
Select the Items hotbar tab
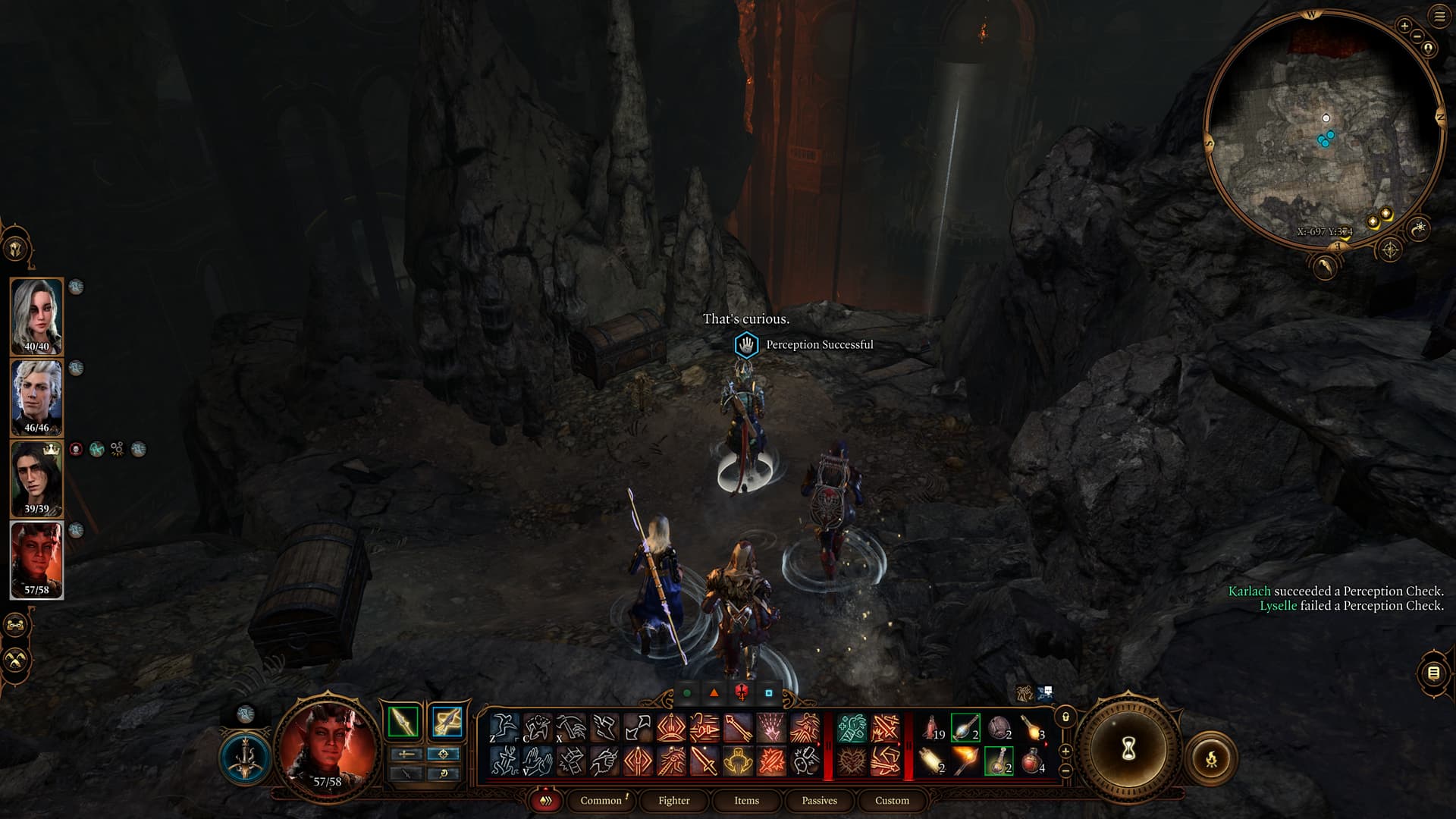[x=746, y=800]
